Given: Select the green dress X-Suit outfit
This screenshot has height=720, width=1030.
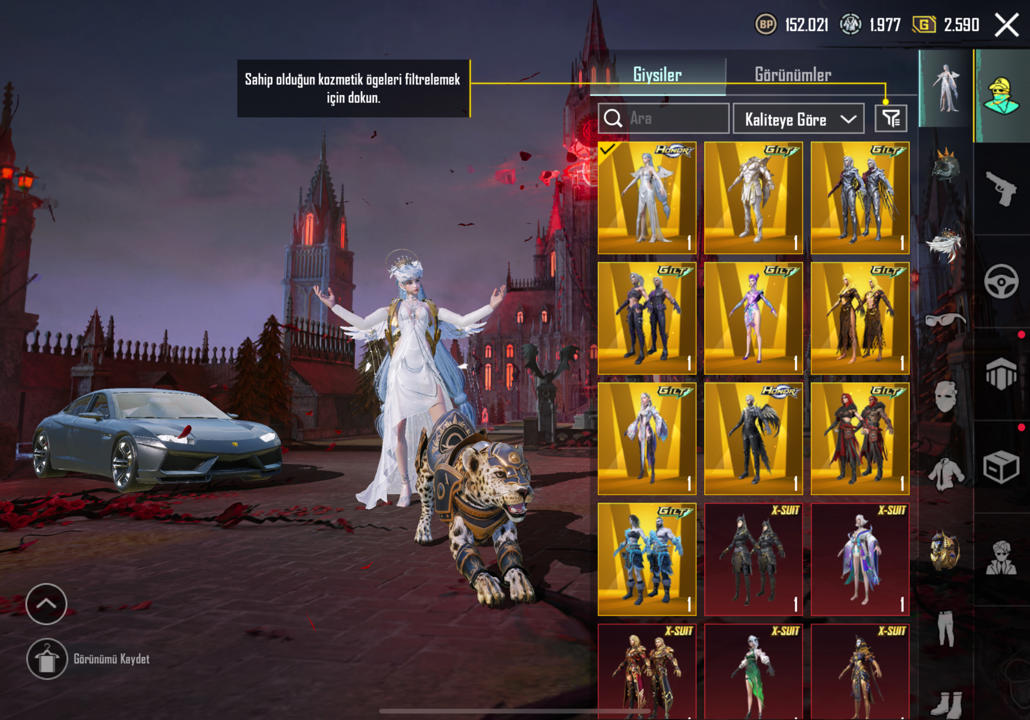Looking at the screenshot, I should coord(753,670).
